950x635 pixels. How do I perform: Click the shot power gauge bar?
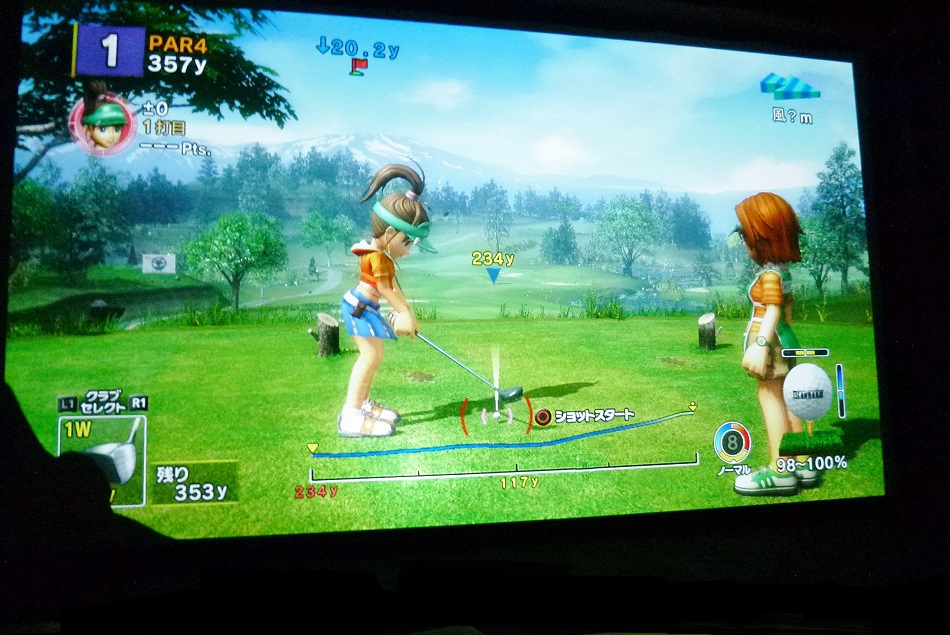pos(504,465)
